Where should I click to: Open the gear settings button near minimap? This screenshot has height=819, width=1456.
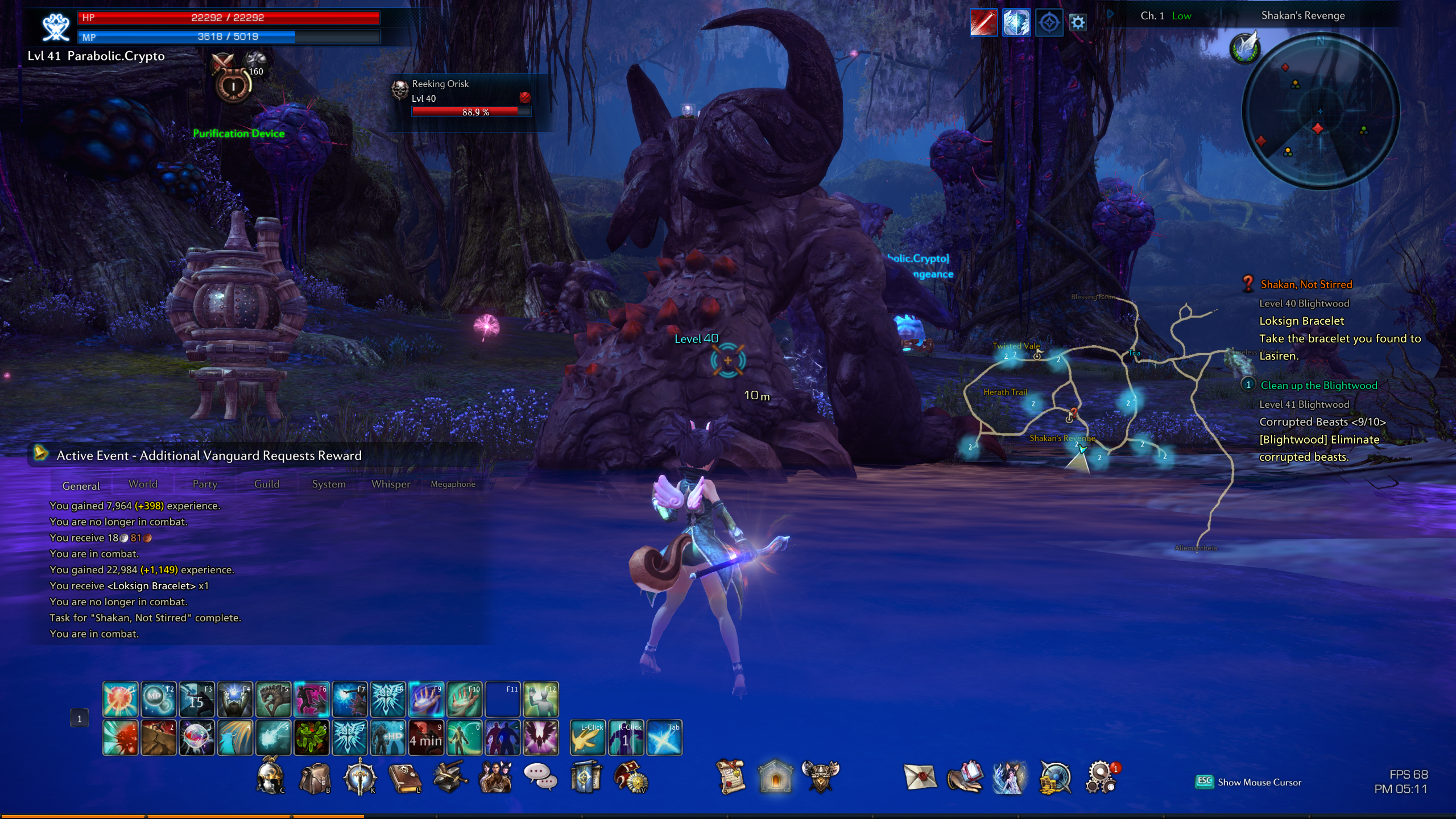click(x=1078, y=23)
